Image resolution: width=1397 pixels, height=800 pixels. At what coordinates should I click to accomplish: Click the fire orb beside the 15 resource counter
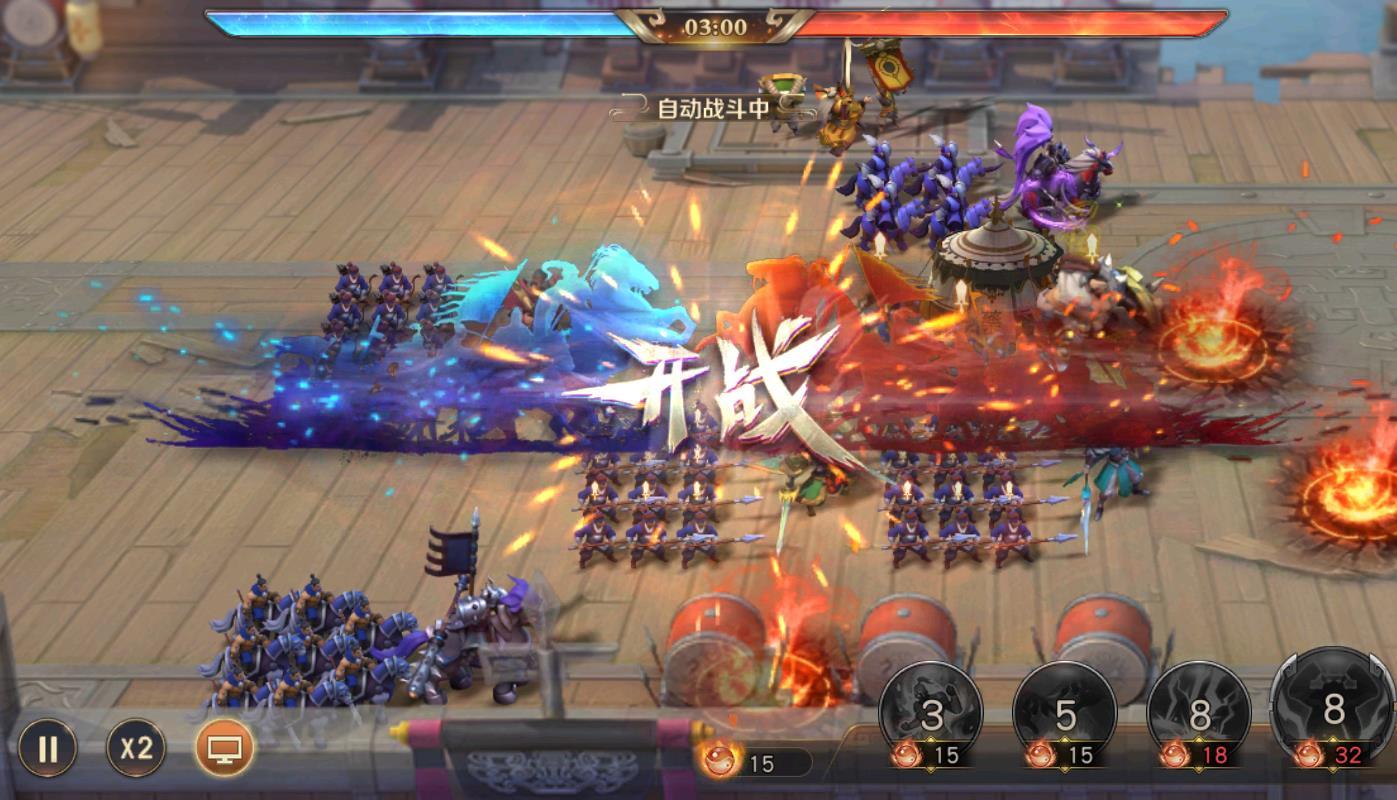(719, 761)
